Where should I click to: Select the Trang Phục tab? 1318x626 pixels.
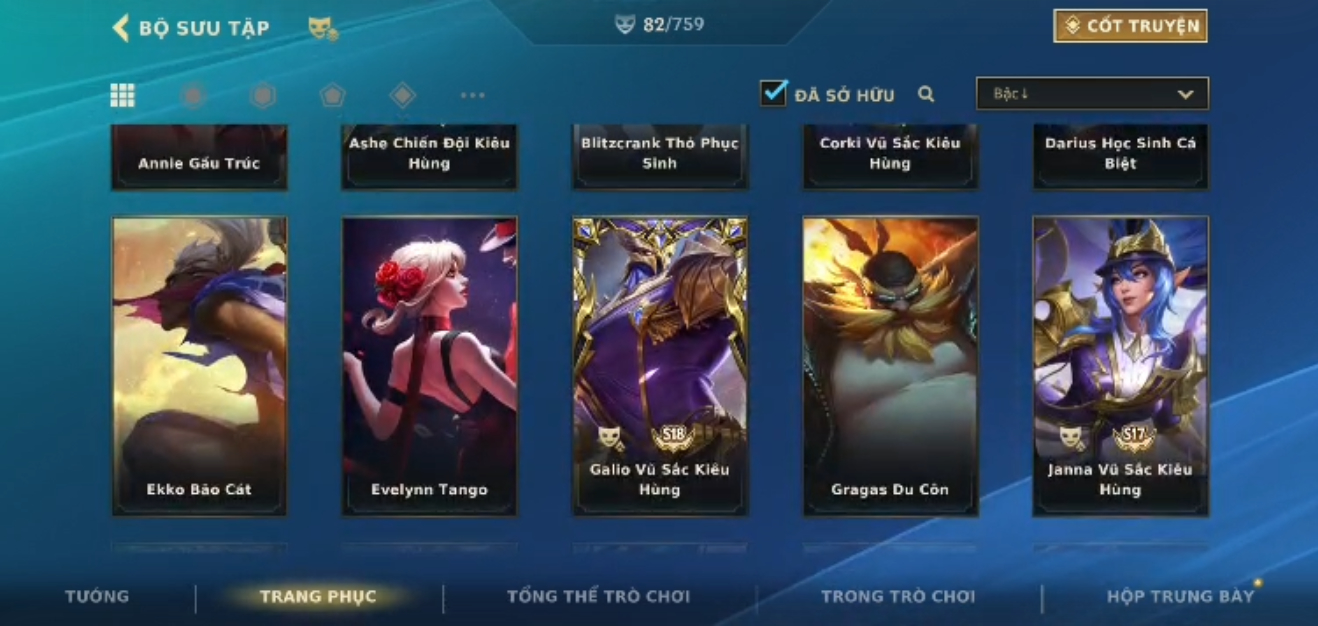tap(318, 597)
